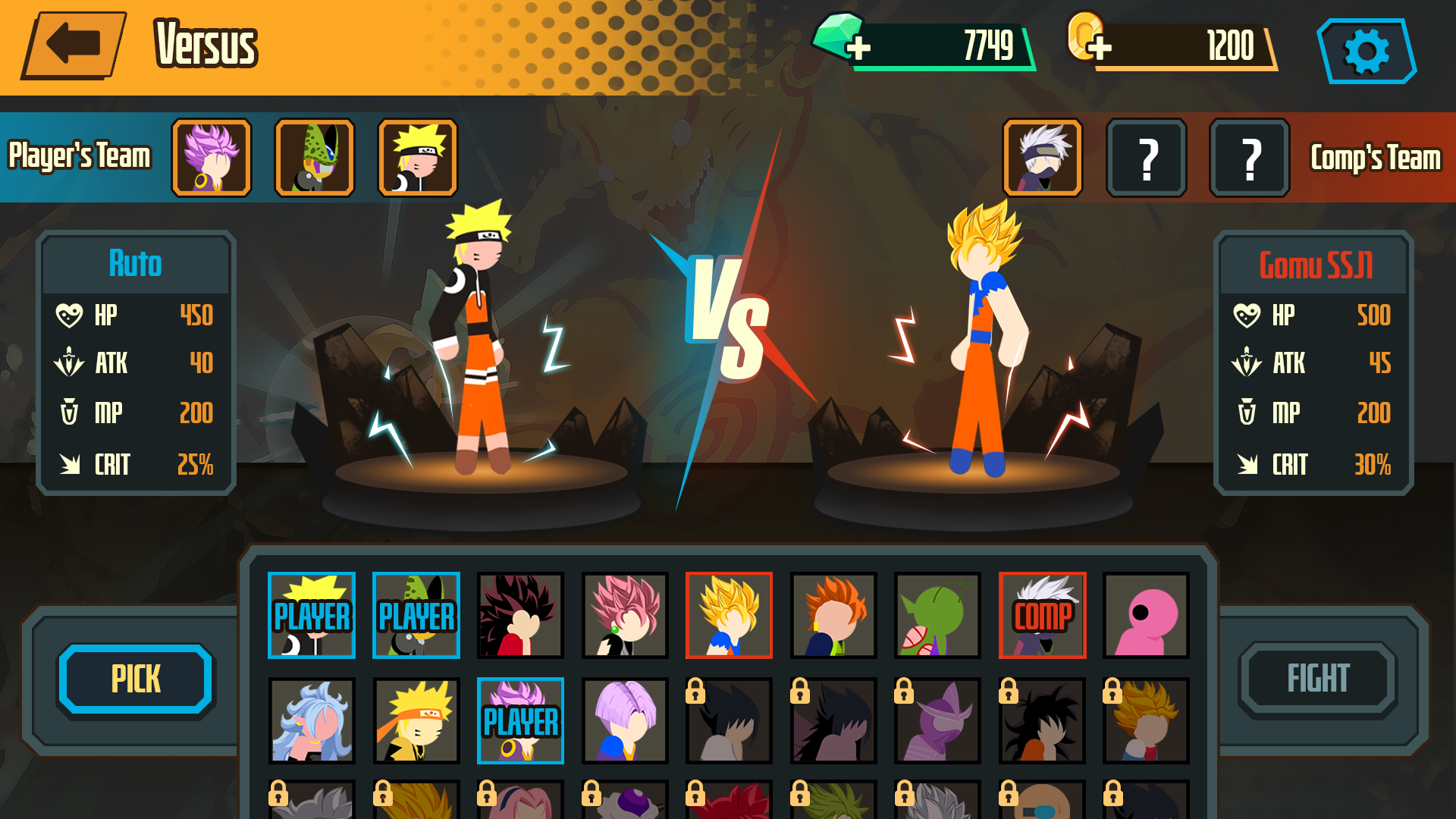Click Kakashi's portrait in Comp's Team
Image resolution: width=1456 pixels, height=819 pixels.
[1042, 157]
